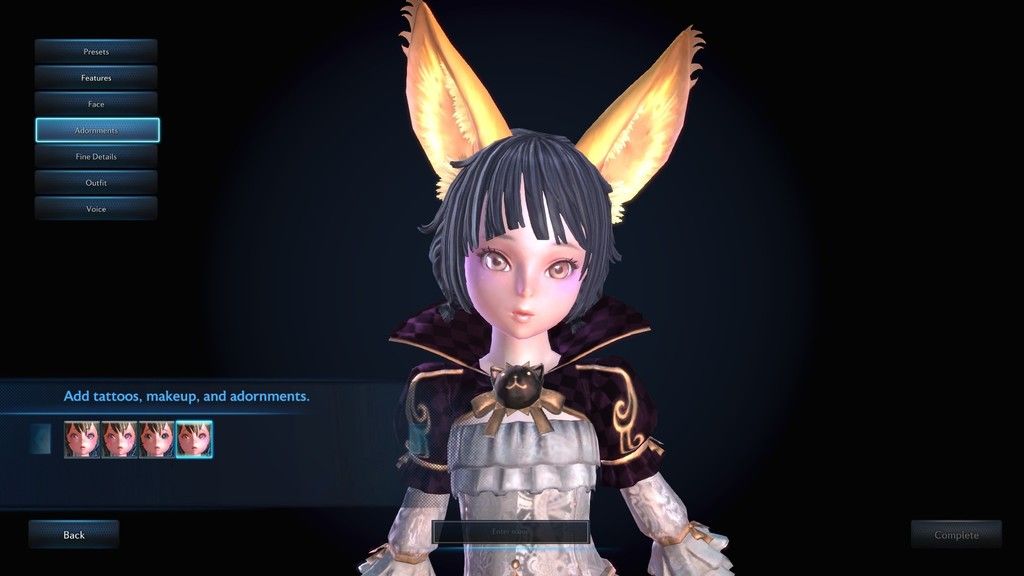Finish creation with the Complete button
The width and height of the screenshot is (1024, 576).
coord(956,535)
